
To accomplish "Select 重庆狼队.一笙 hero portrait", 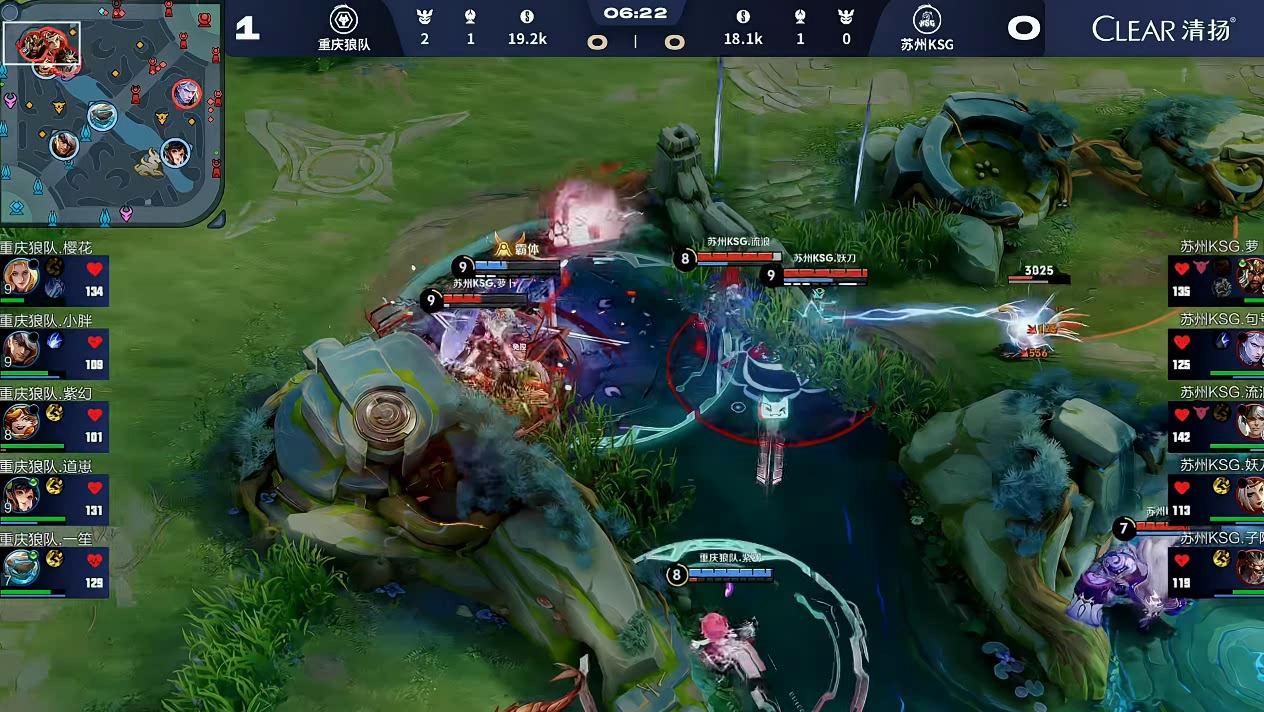I will click(x=20, y=567).
